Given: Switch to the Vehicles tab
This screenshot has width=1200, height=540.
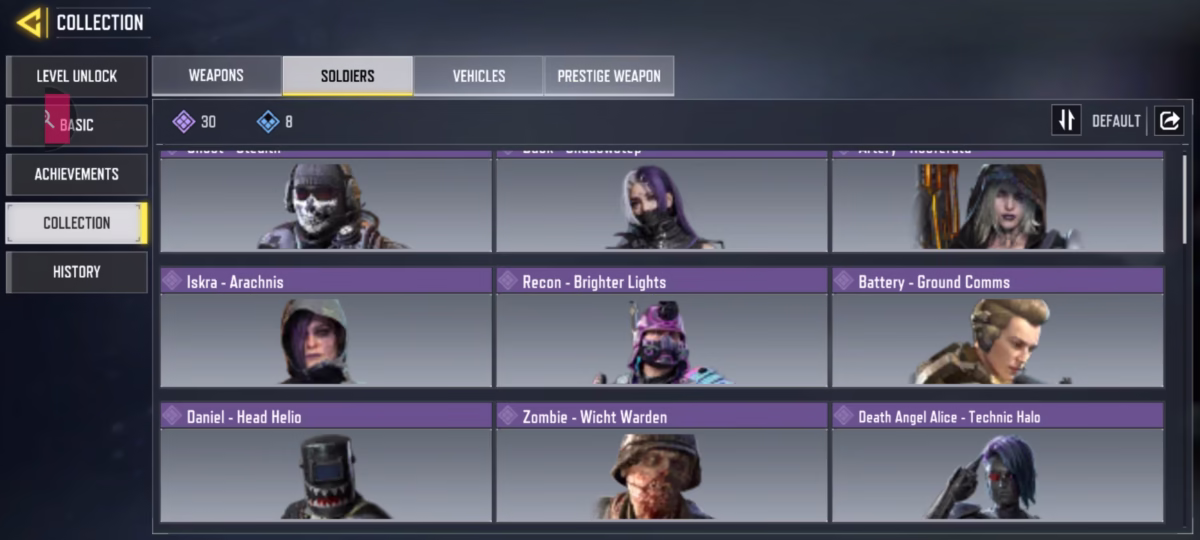Looking at the screenshot, I should pyautogui.click(x=478, y=76).
